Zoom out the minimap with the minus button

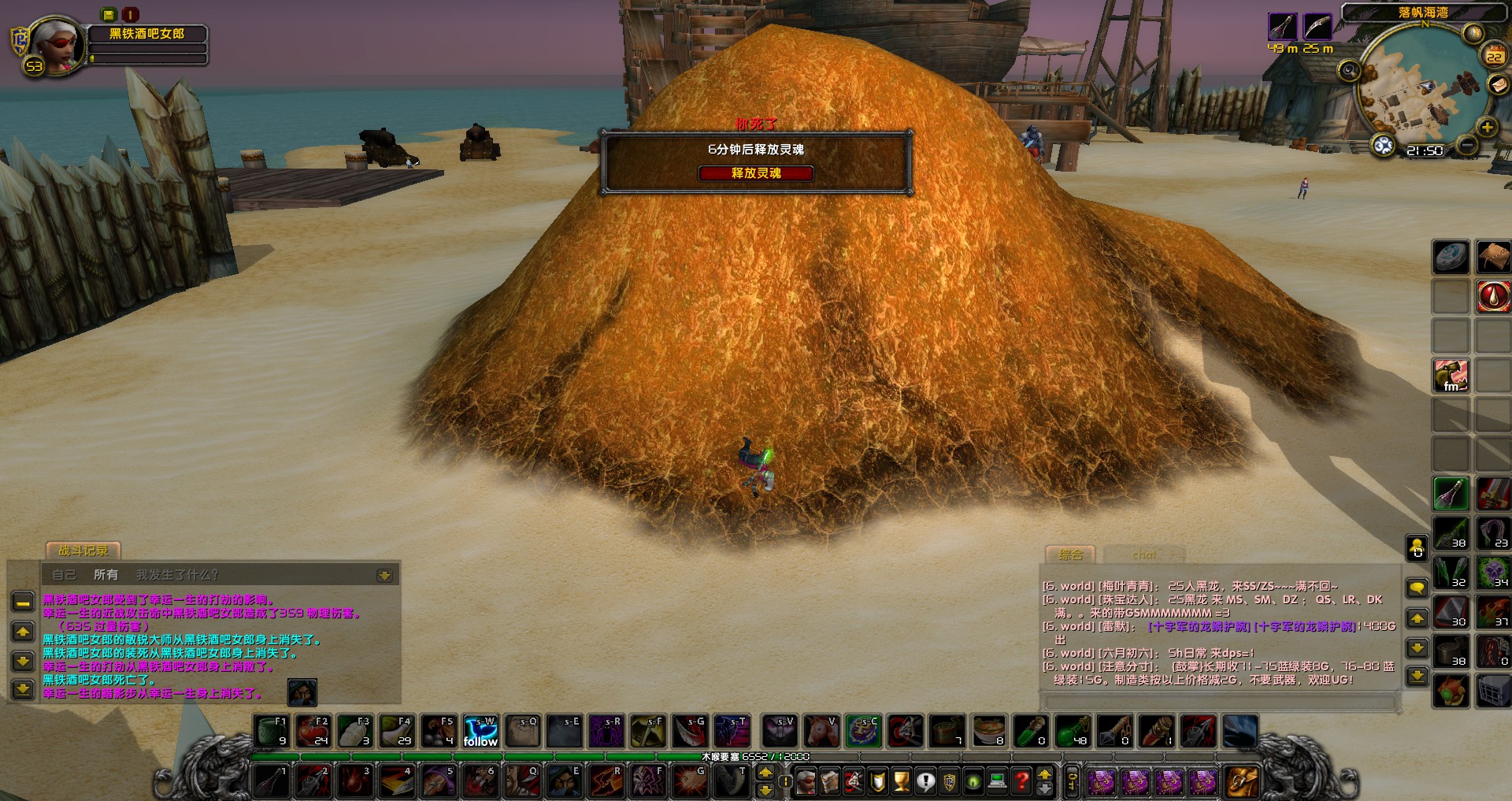[1466, 145]
